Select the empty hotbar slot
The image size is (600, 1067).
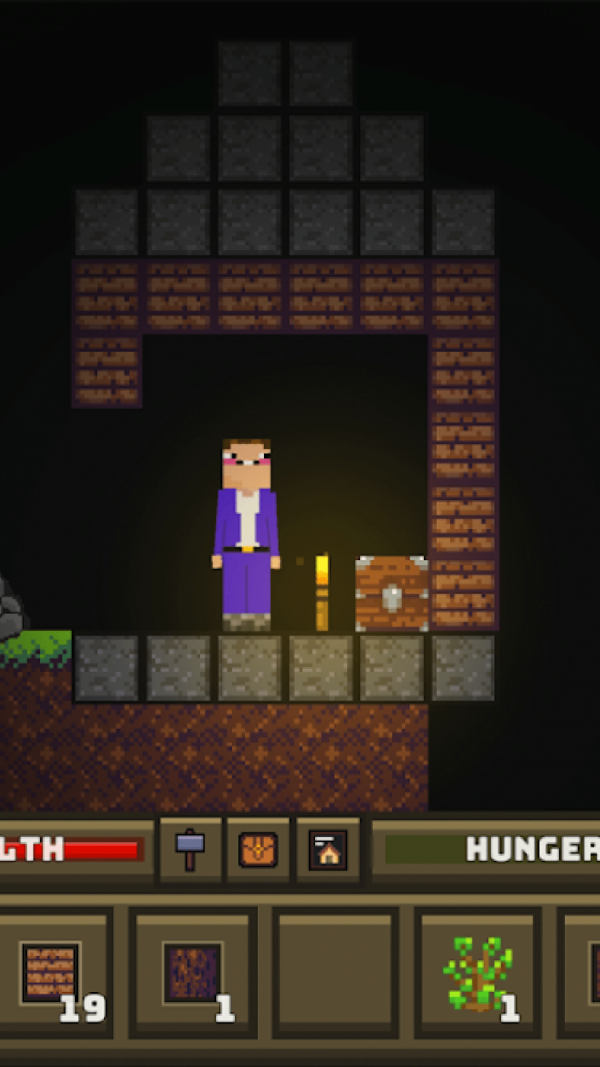pos(335,973)
